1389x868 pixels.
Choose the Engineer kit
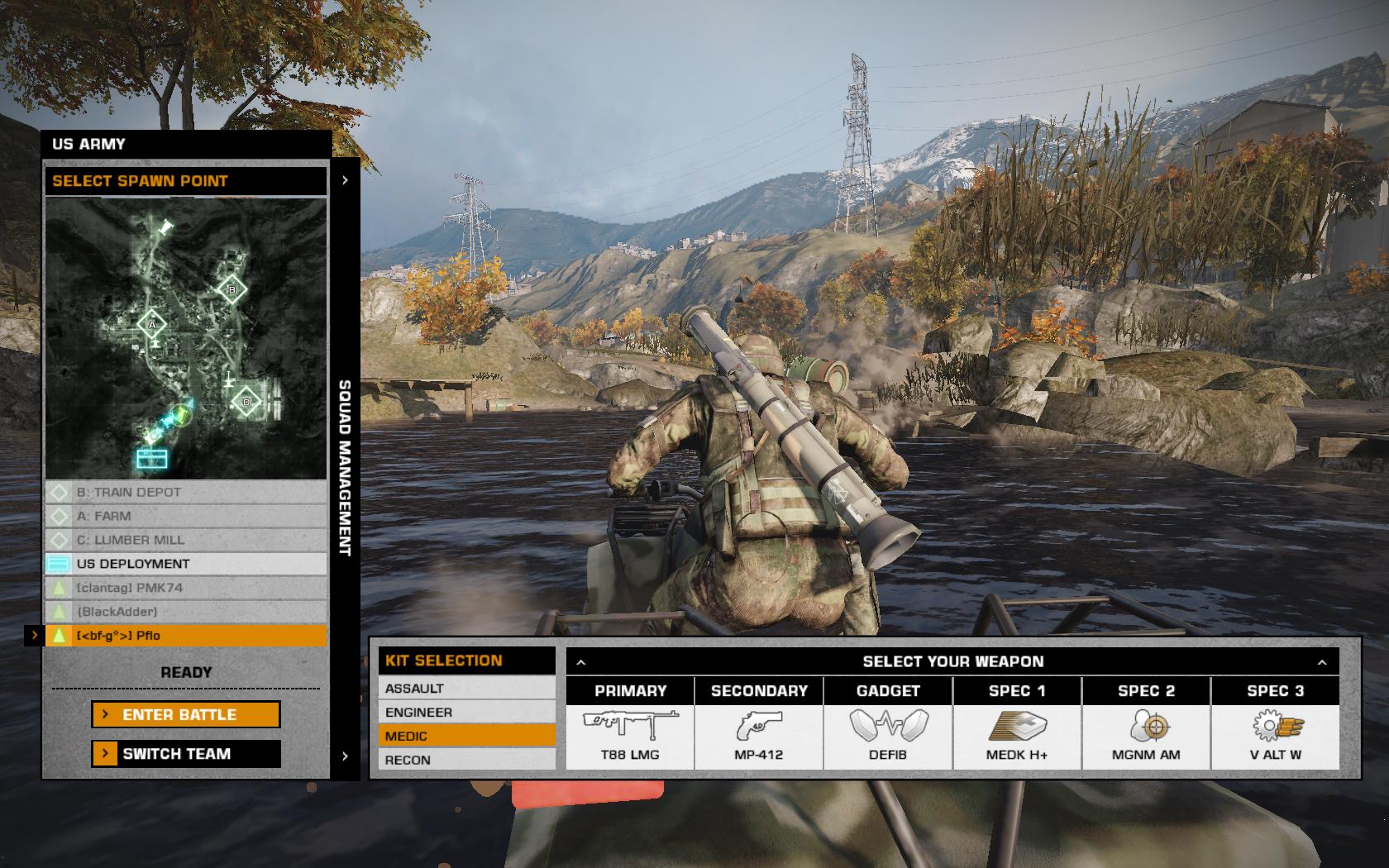point(466,712)
